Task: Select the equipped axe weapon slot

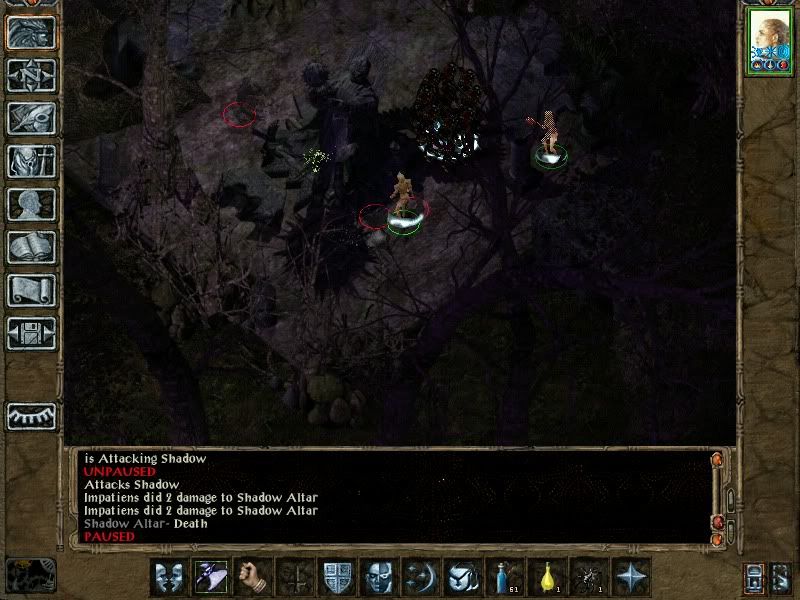Action: pos(210,577)
